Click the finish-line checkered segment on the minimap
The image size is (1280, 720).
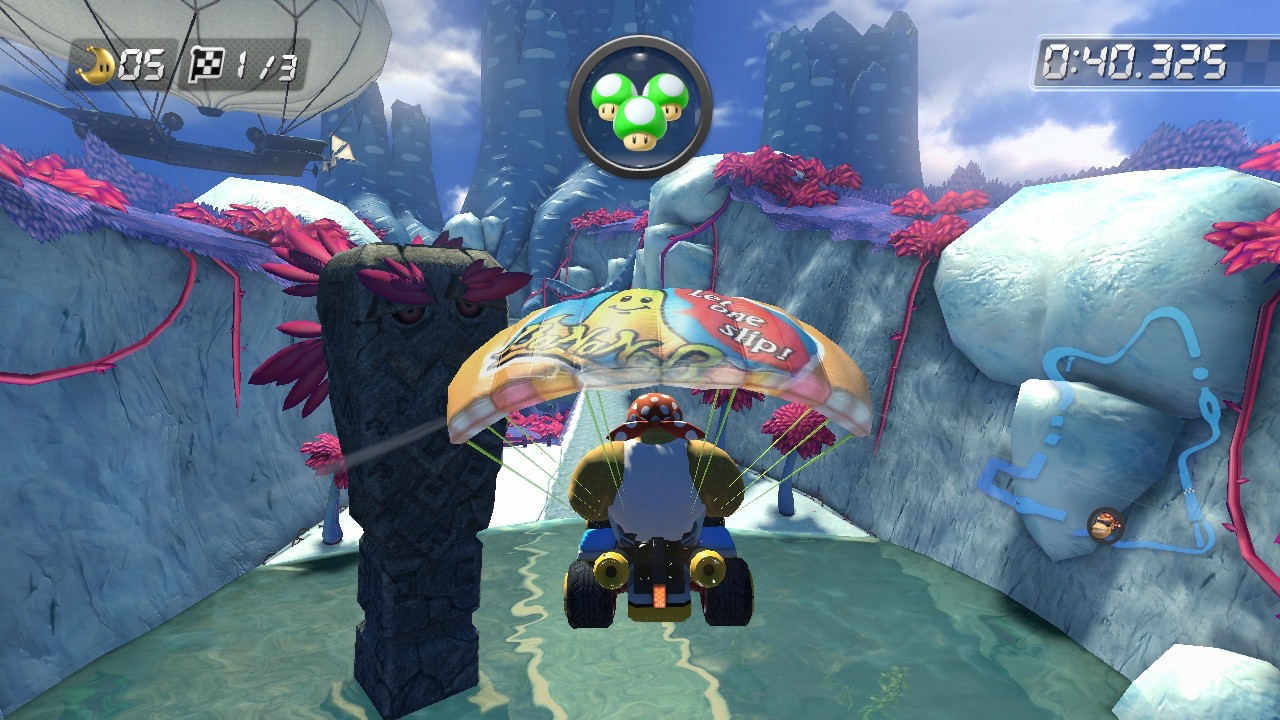pos(1189,490)
